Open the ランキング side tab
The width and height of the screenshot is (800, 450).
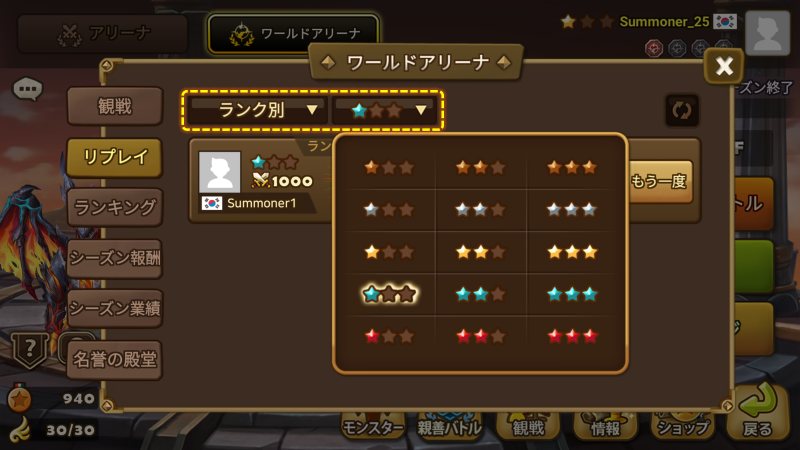[x=115, y=207]
